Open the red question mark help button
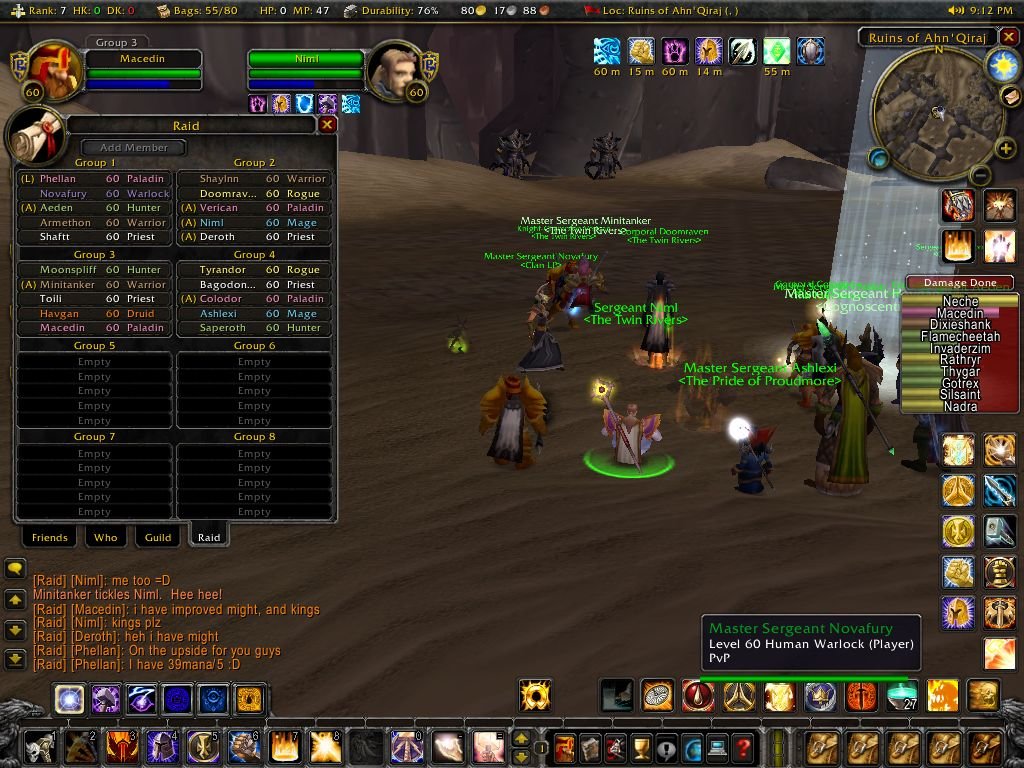 pos(742,747)
